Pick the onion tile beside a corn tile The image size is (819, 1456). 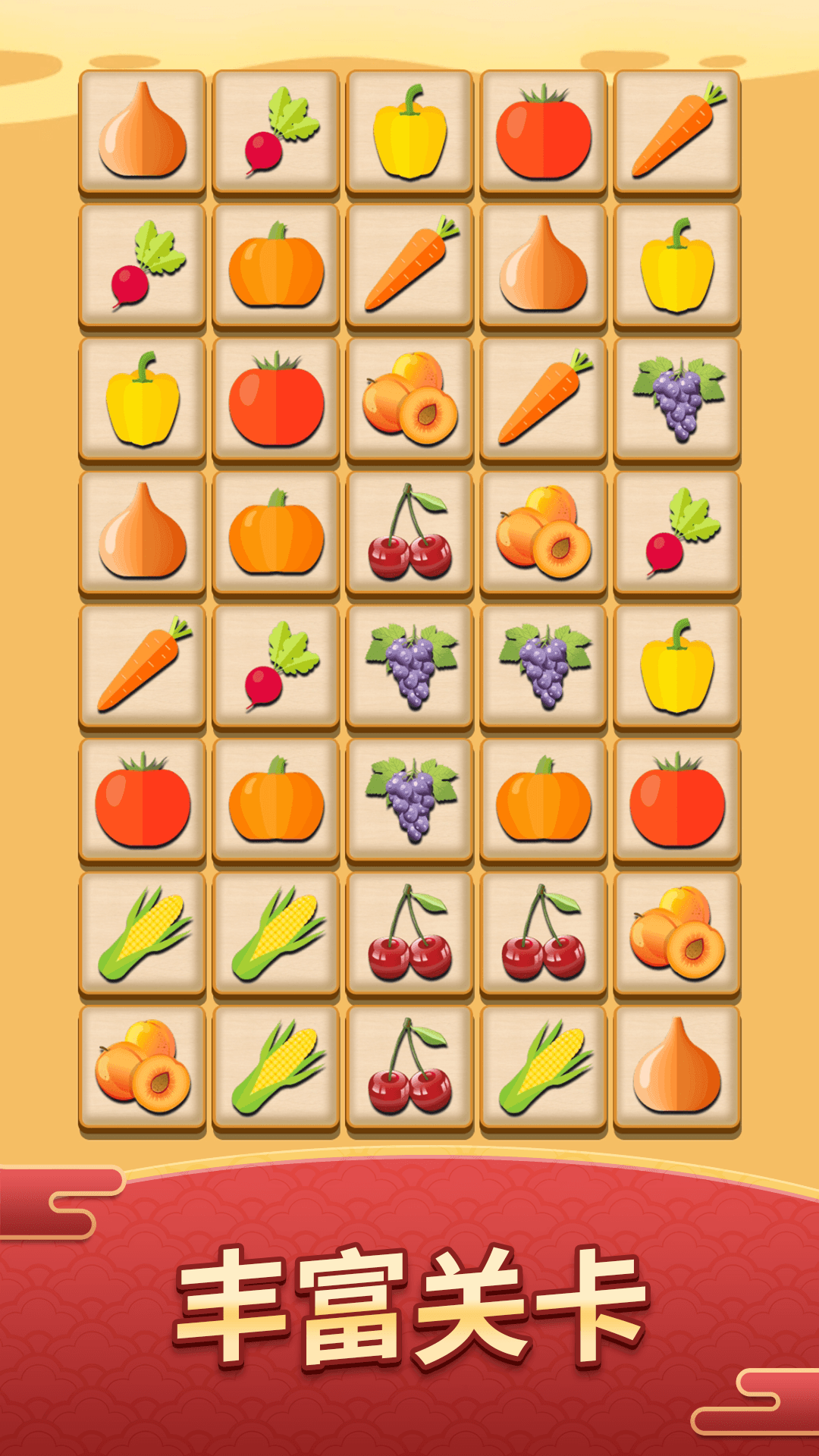point(677,1067)
